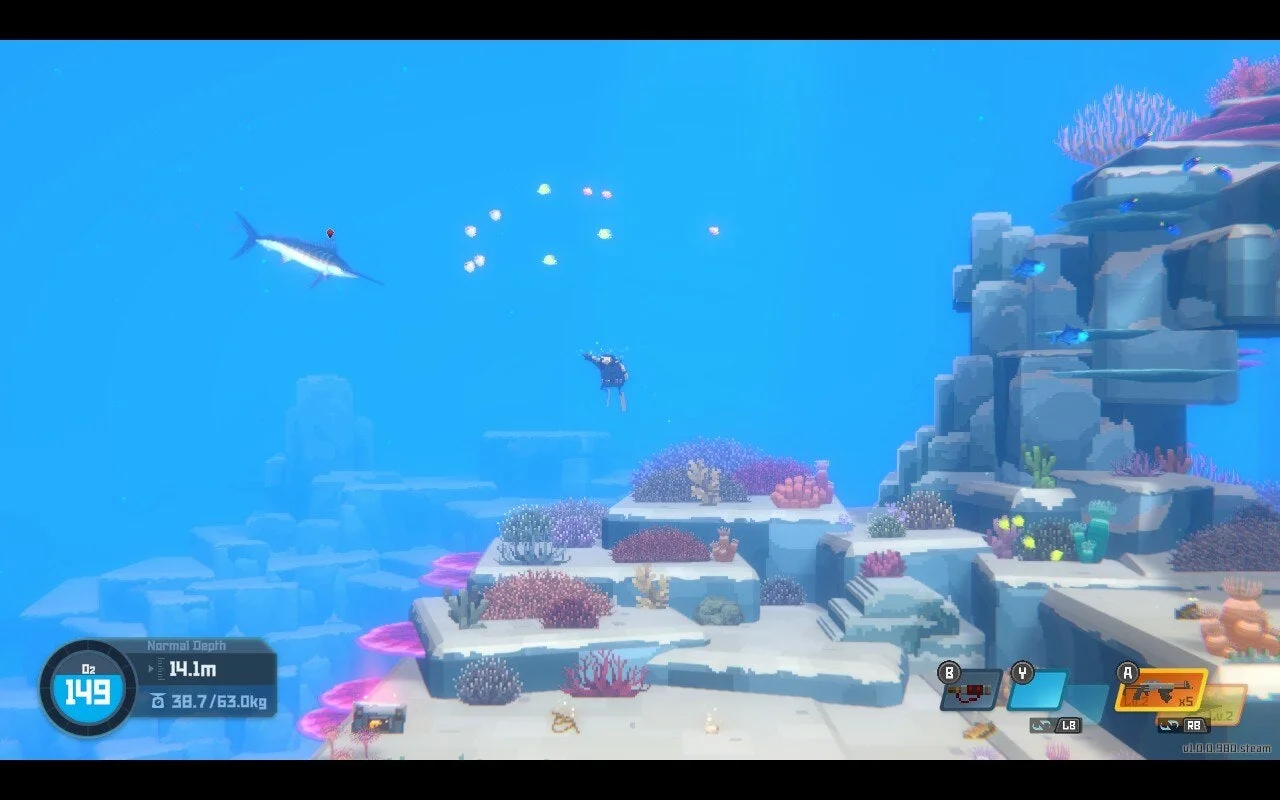
Task: Click the A button prompt badge
Action: pos(1127,672)
